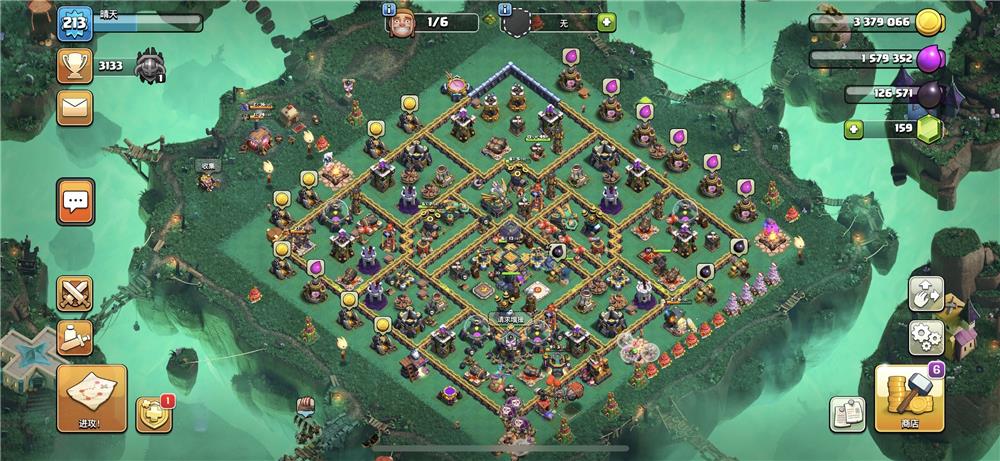Open the settings gears button
1000x461 pixels.
tap(926, 338)
